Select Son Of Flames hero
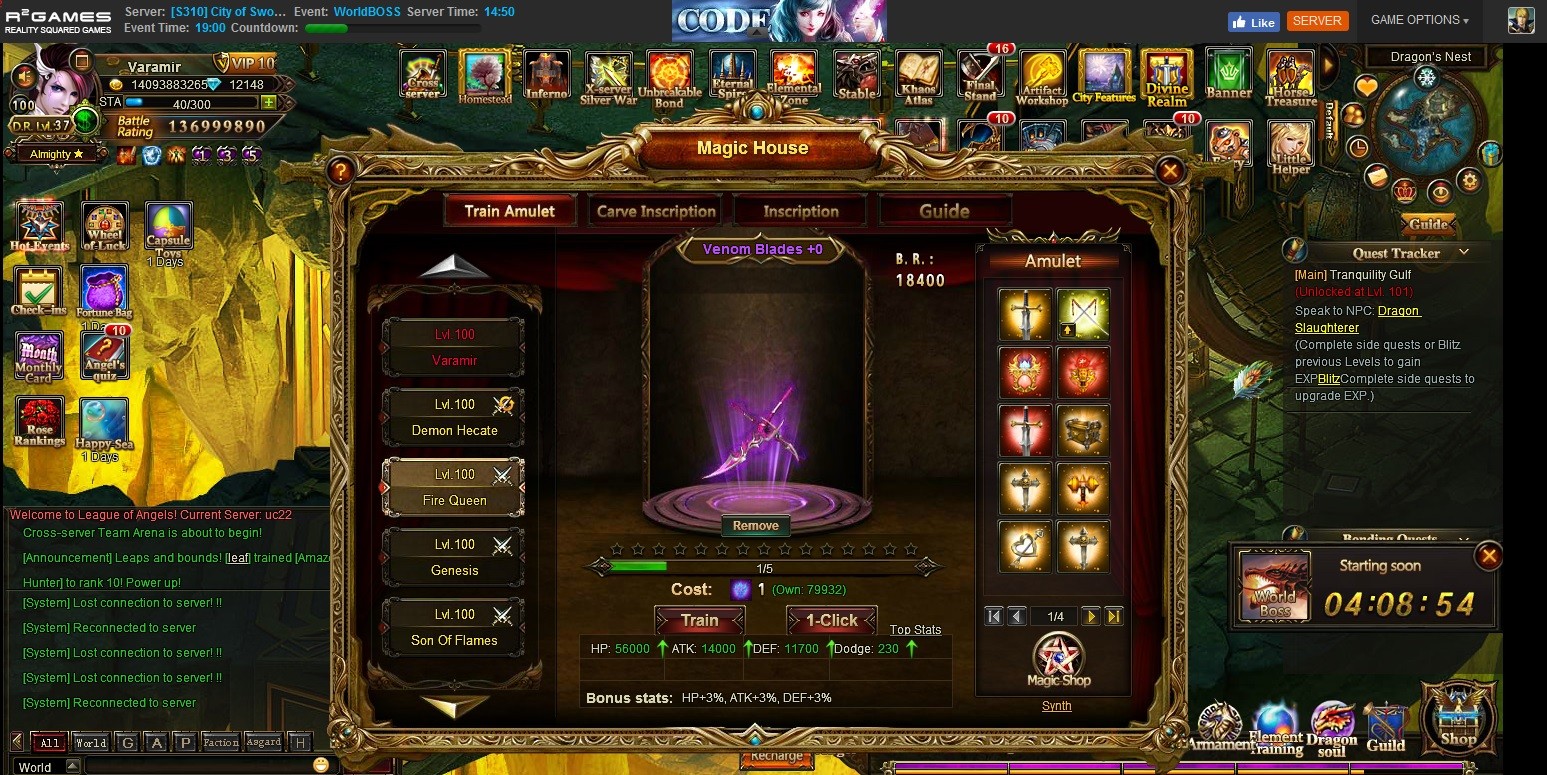This screenshot has width=1547, height=775. click(454, 627)
